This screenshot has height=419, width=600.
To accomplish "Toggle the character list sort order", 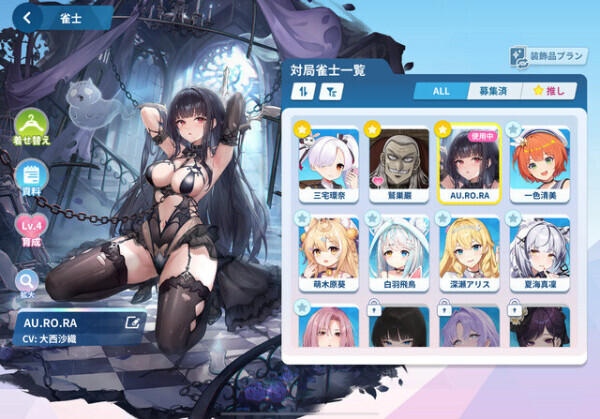I will pos(302,91).
